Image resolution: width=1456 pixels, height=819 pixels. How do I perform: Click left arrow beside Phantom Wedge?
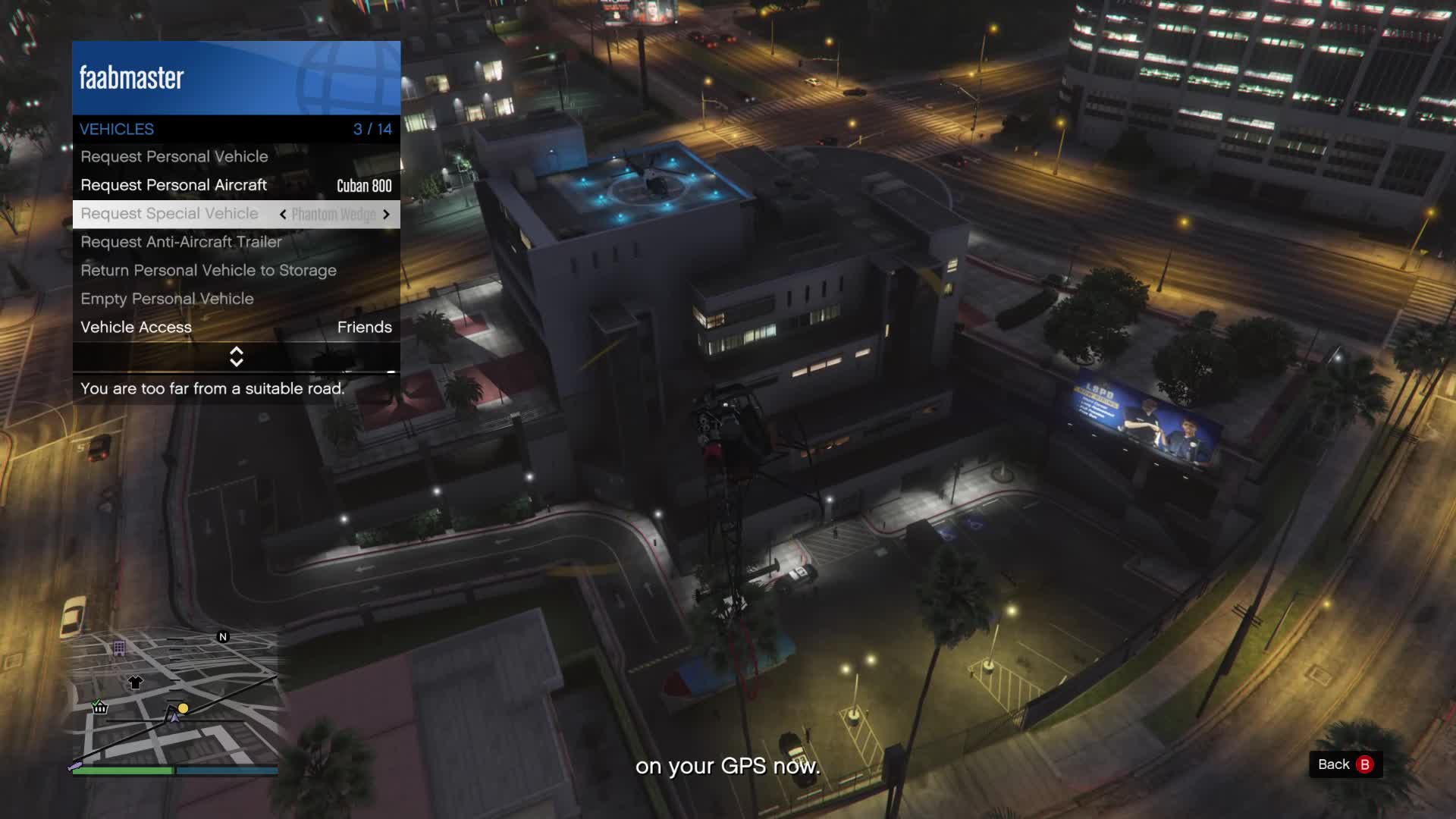click(283, 215)
